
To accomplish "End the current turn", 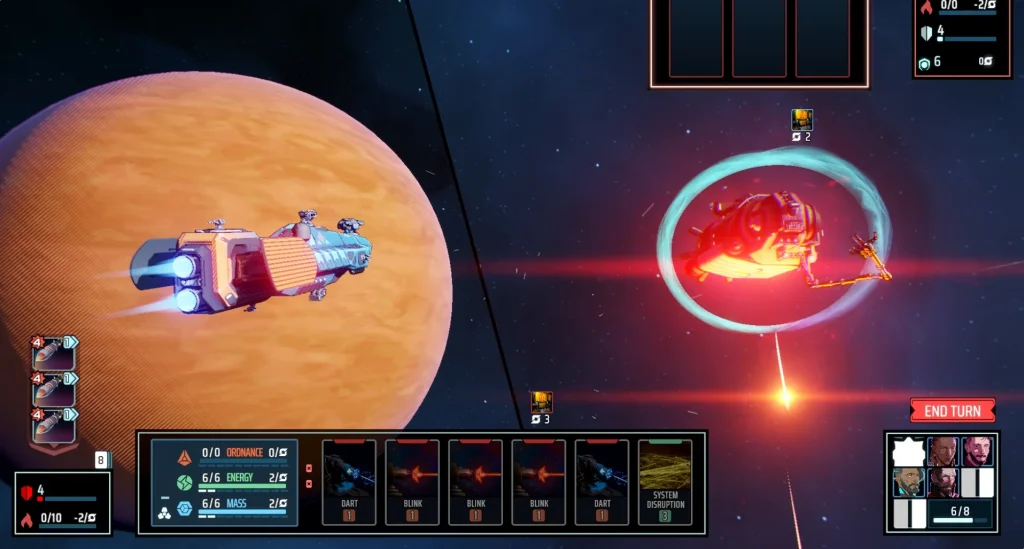I will pyautogui.click(x=952, y=411).
